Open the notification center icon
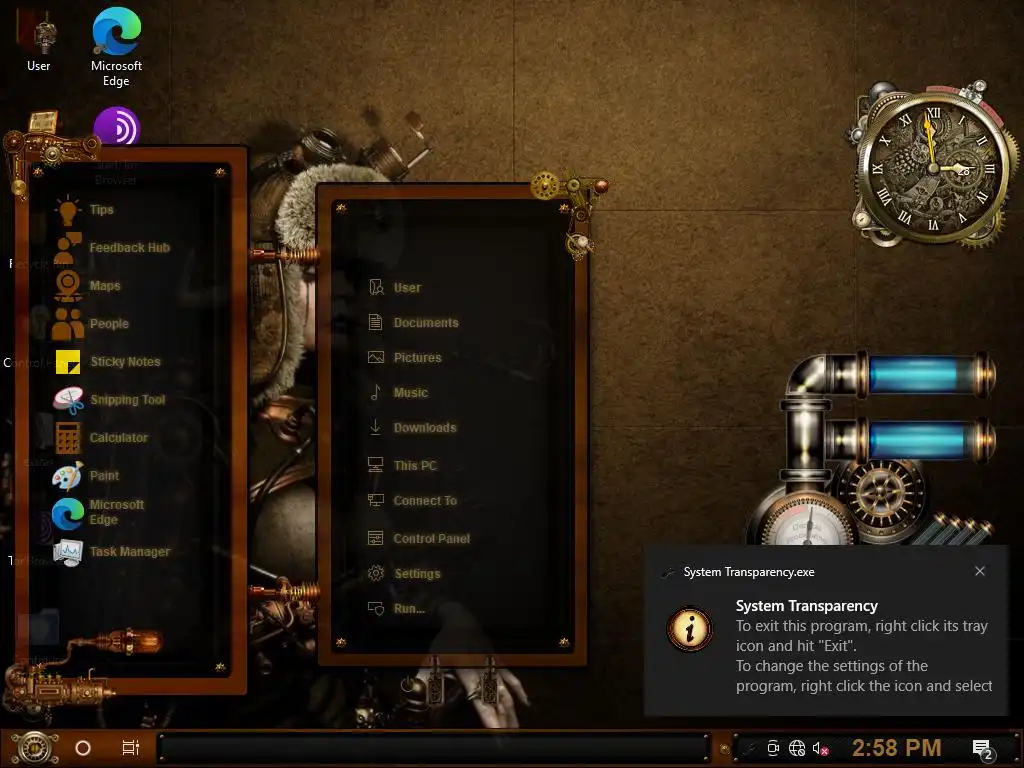Image resolution: width=1024 pixels, height=768 pixels. [x=982, y=748]
